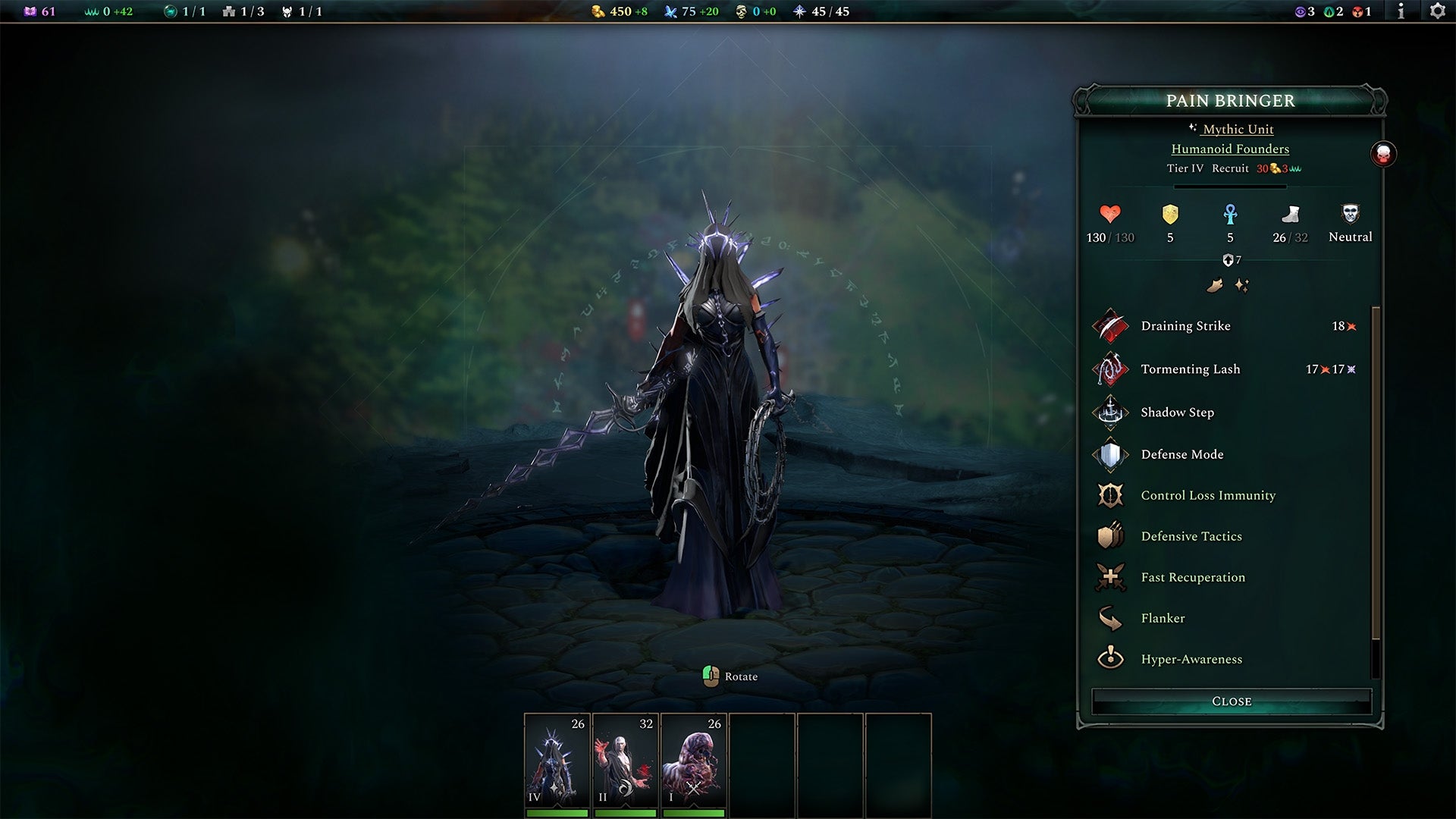Select the Fast Recuperation ability icon
The image size is (1456, 819).
1110,577
